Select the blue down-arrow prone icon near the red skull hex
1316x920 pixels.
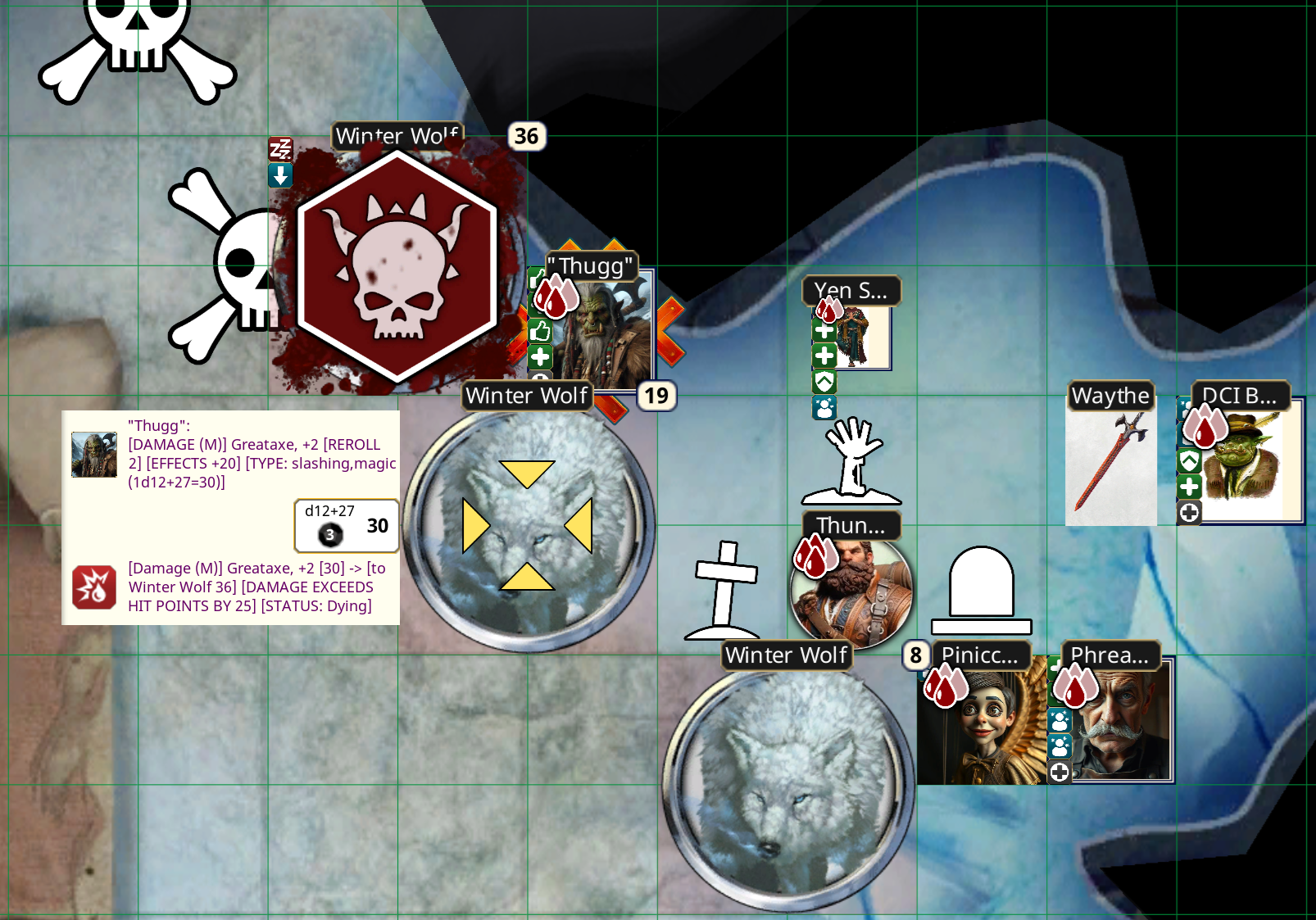pyautogui.click(x=279, y=175)
